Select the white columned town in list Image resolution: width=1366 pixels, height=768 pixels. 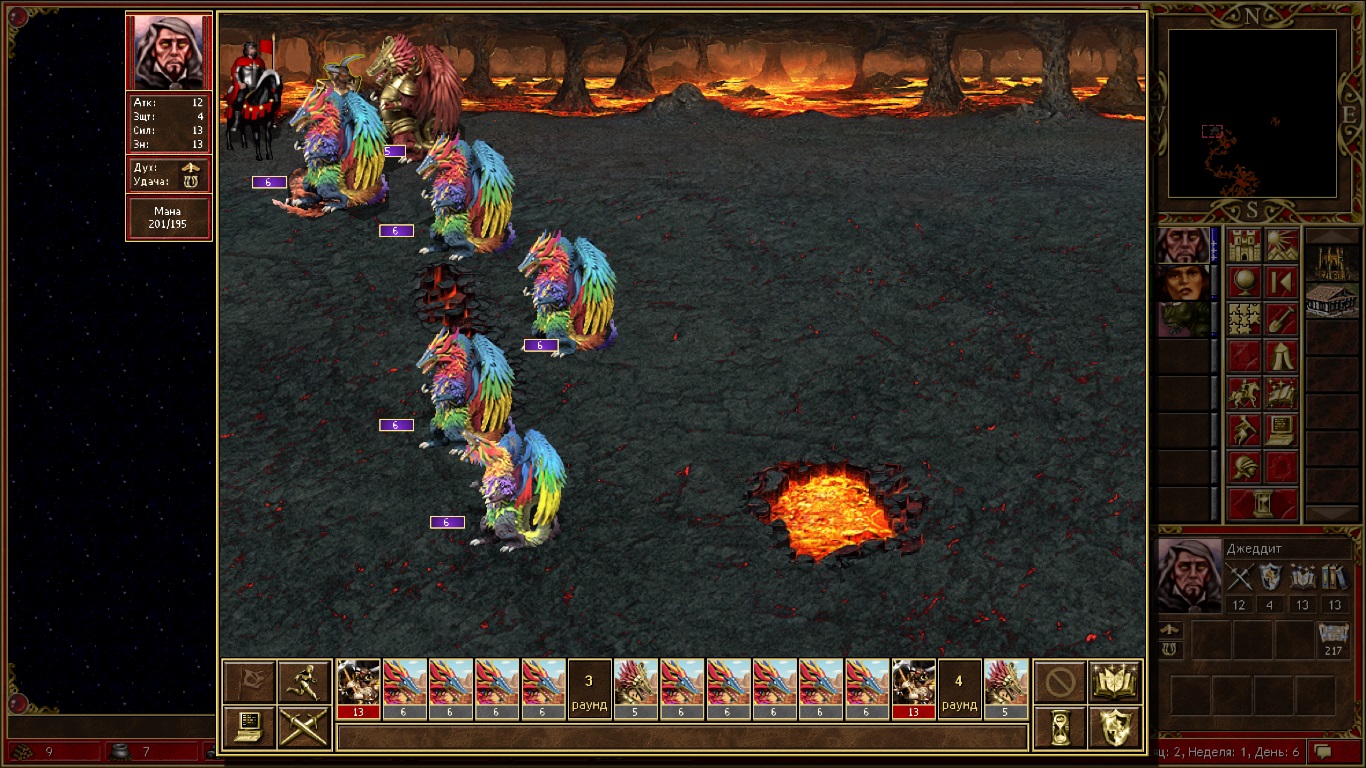click(x=1332, y=300)
